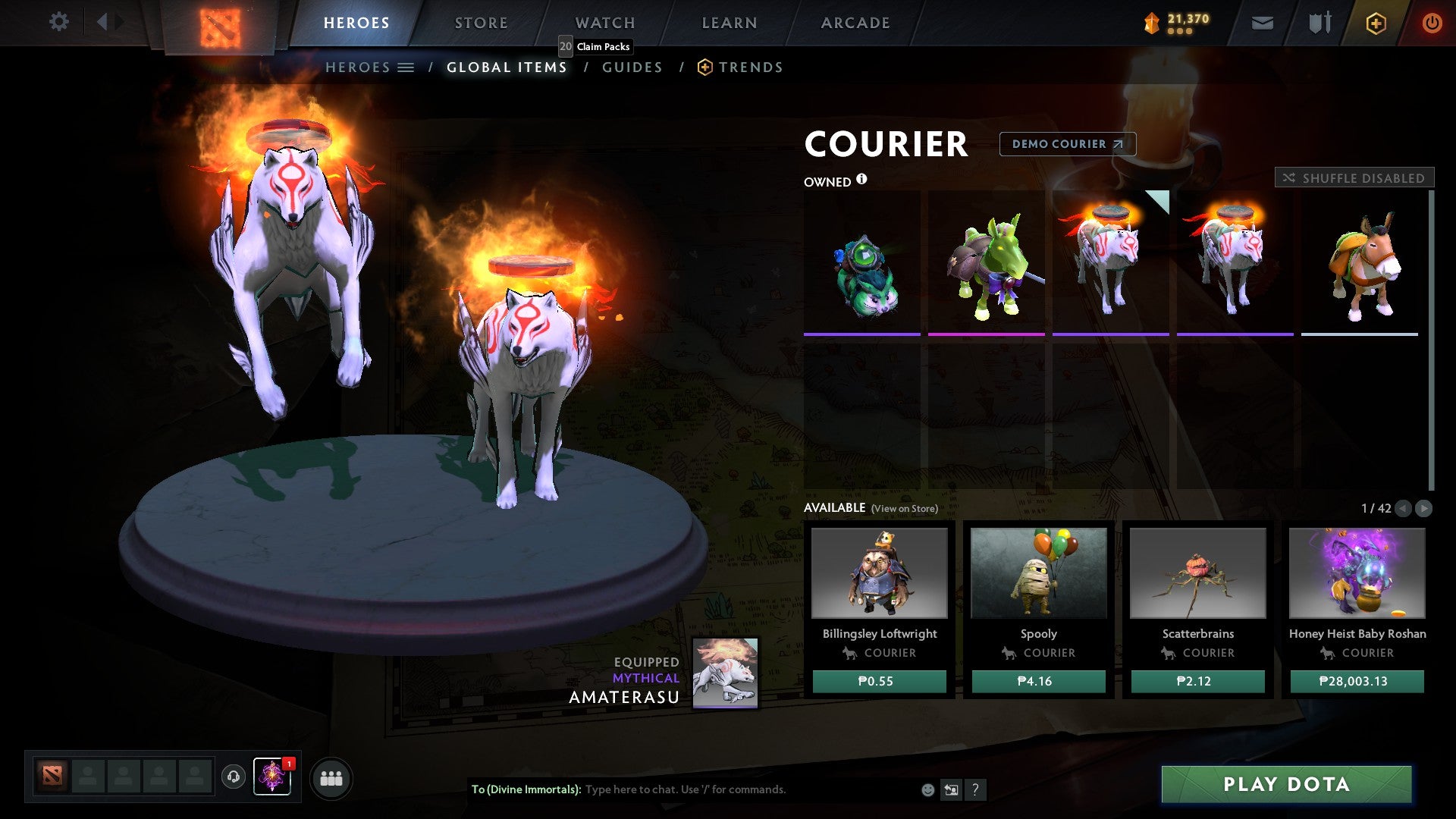This screenshot has height=819, width=1456.
Task: Open the Heroes hamburger menu
Action: pos(406,67)
